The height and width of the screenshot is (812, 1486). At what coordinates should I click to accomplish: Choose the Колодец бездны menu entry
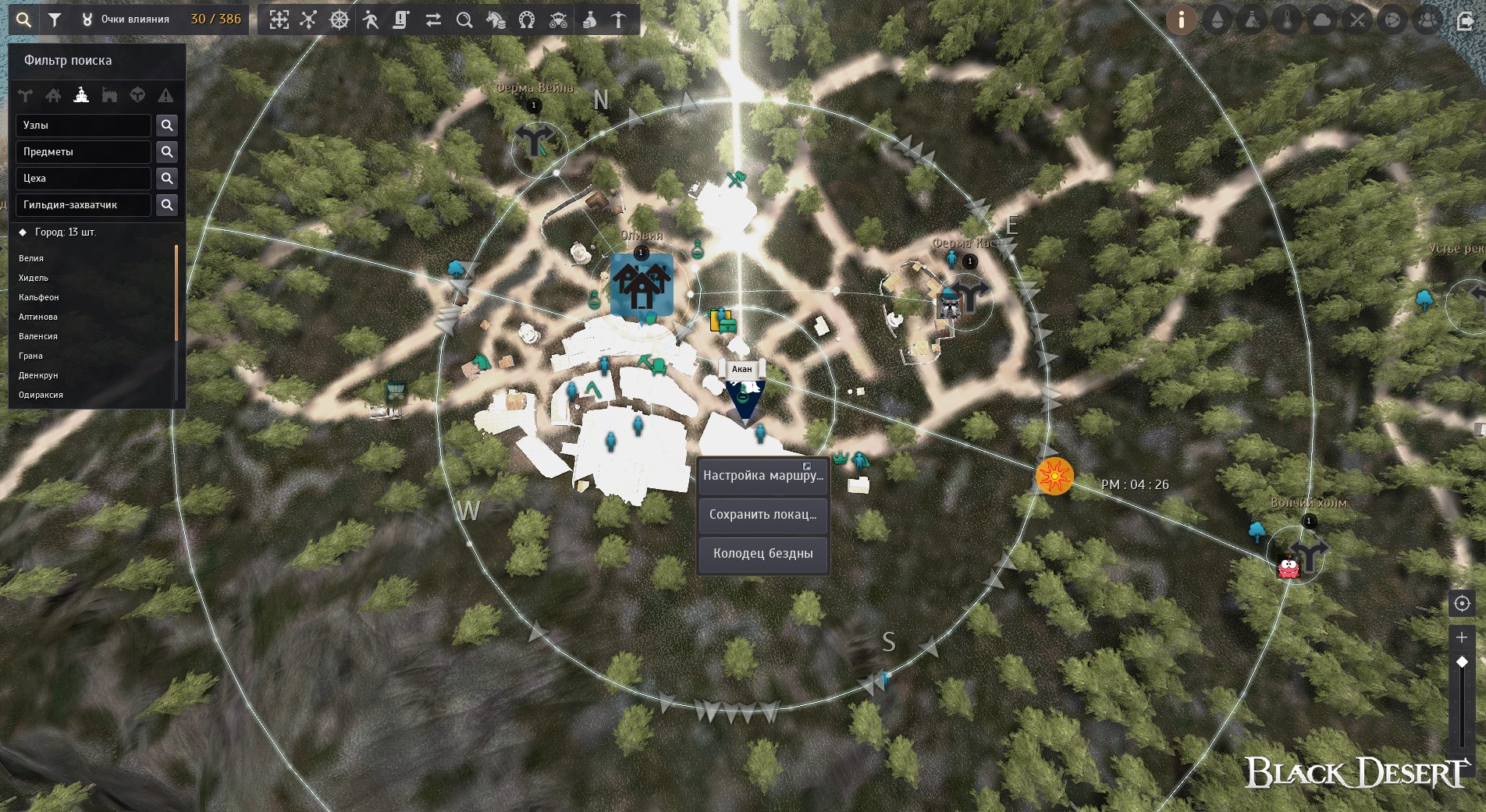pos(763,554)
